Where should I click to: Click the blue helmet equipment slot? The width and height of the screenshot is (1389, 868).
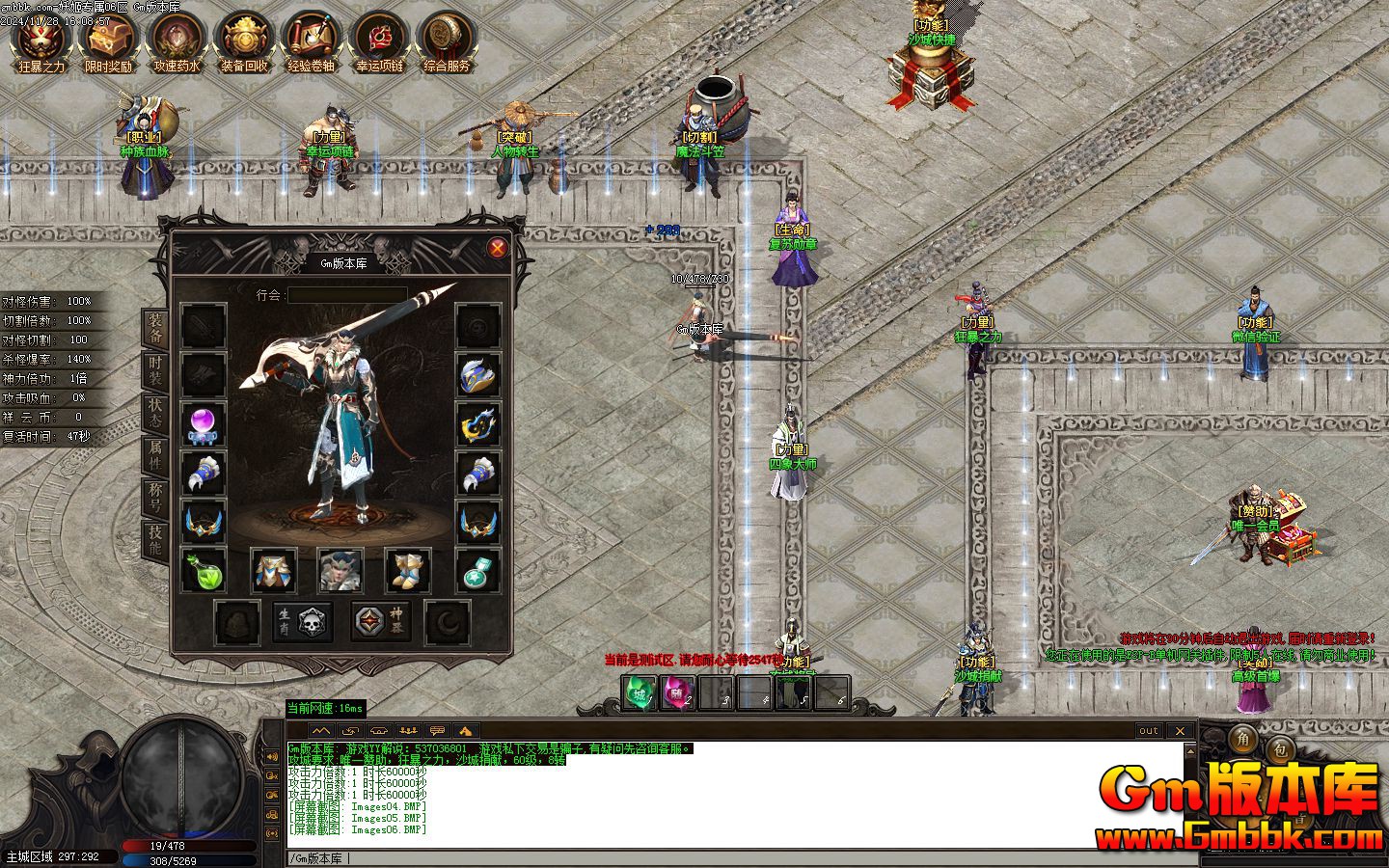click(x=478, y=375)
